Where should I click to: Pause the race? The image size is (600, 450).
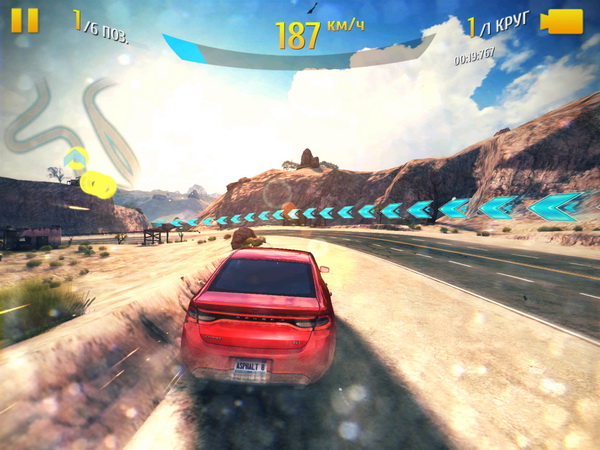point(26,21)
